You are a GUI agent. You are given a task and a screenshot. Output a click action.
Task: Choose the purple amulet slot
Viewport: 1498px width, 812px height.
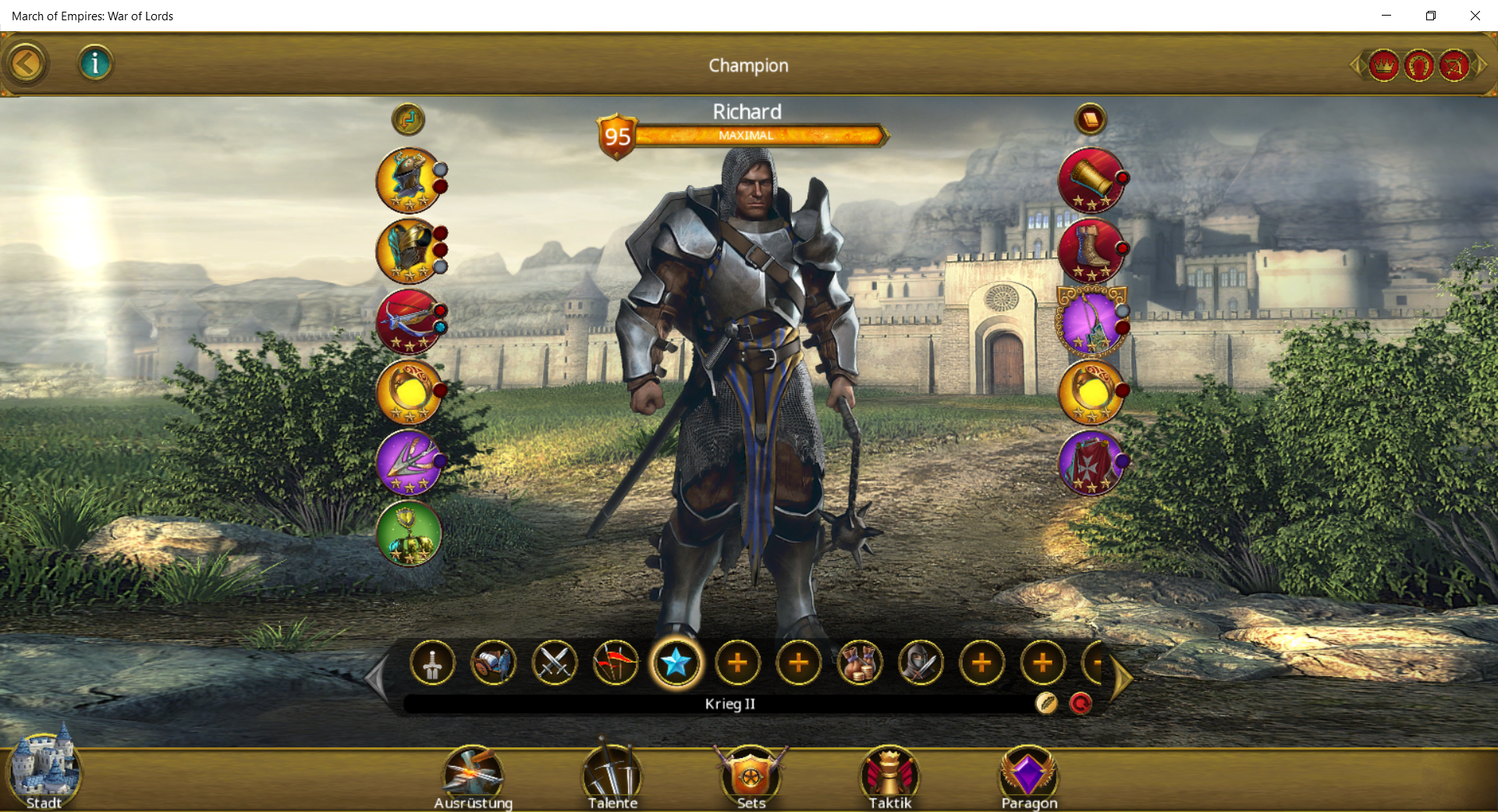(1091, 321)
